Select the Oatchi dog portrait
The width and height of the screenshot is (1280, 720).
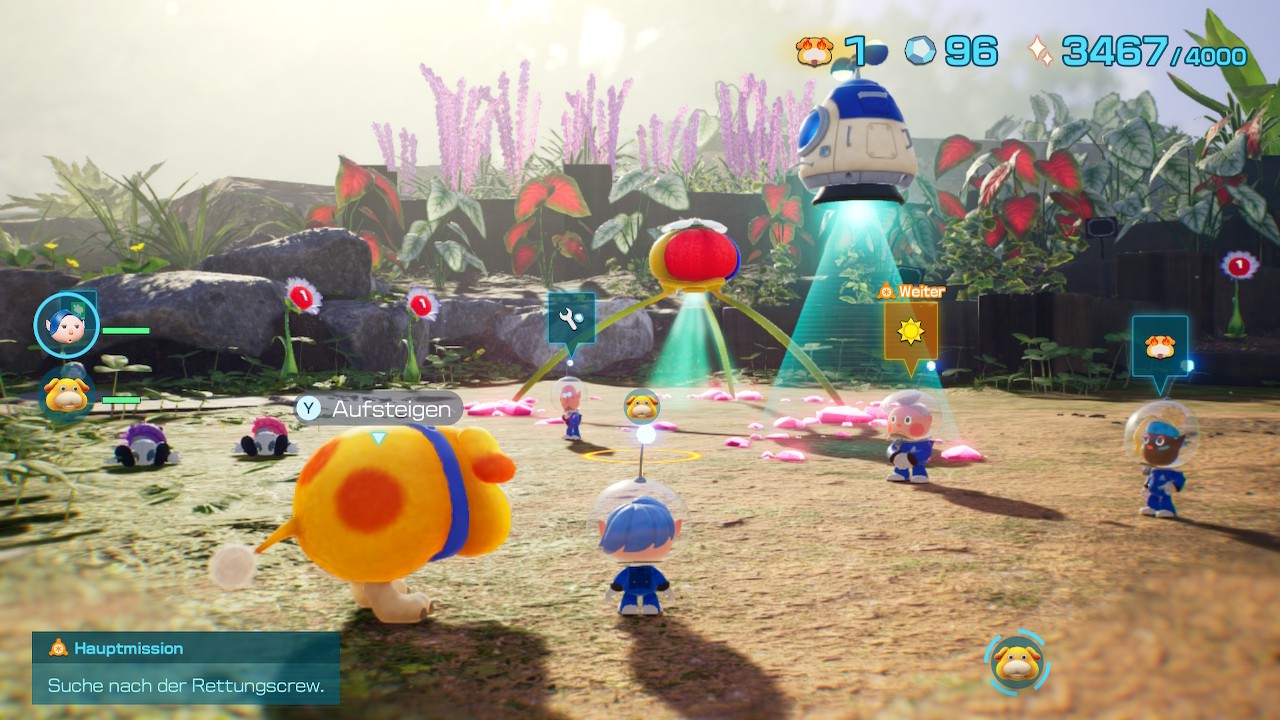[68, 394]
